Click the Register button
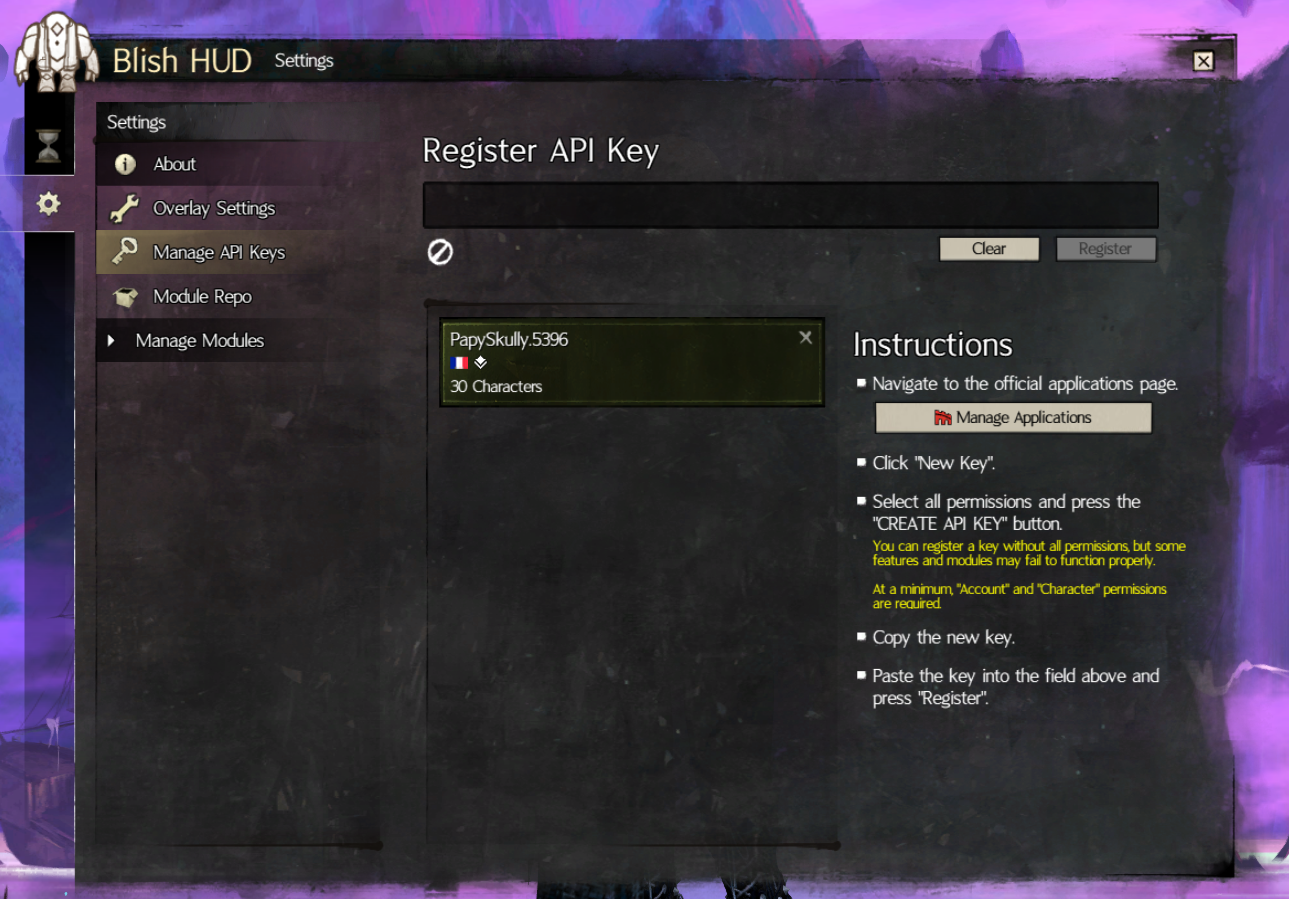Image resolution: width=1289 pixels, height=899 pixels. tap(1105, 249)
